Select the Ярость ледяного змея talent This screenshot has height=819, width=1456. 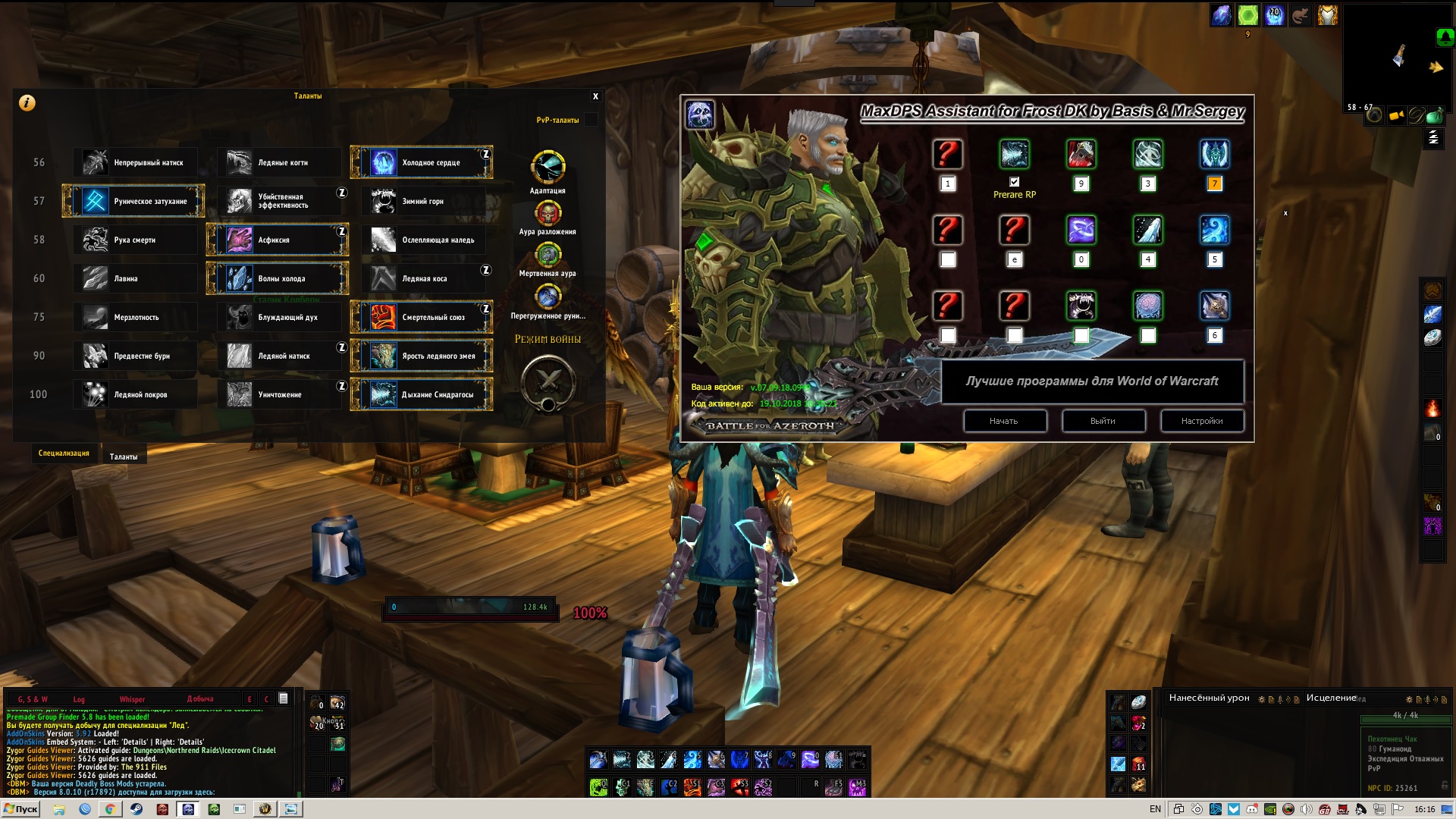(x=422, y=356)
